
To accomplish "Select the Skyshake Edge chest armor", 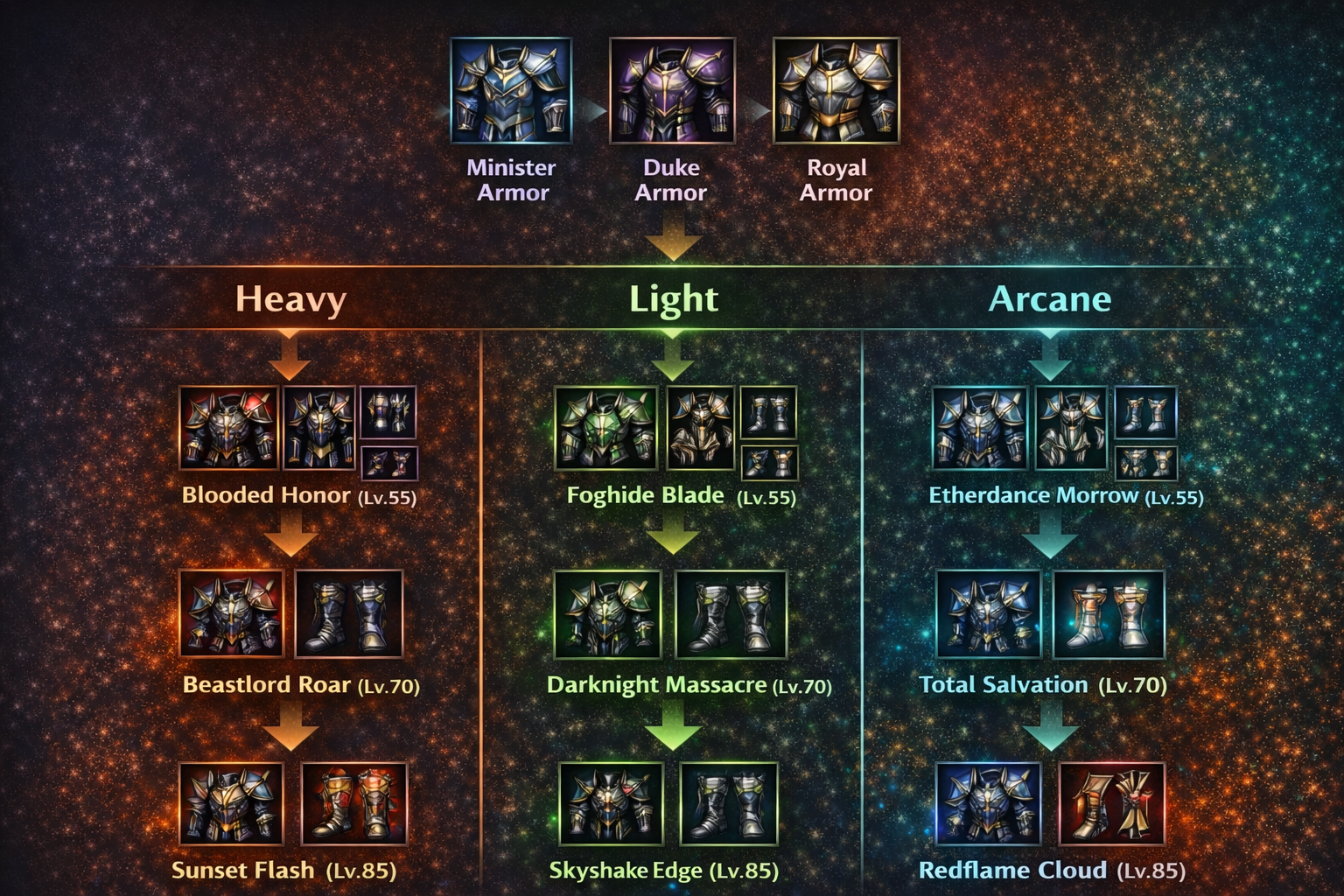I will coord(611,803).
